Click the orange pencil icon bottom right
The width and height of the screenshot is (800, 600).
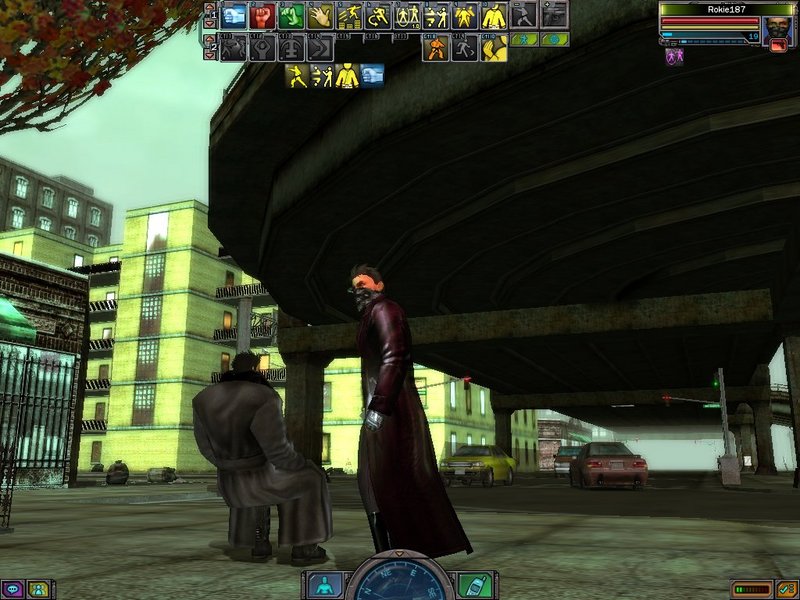787,589
